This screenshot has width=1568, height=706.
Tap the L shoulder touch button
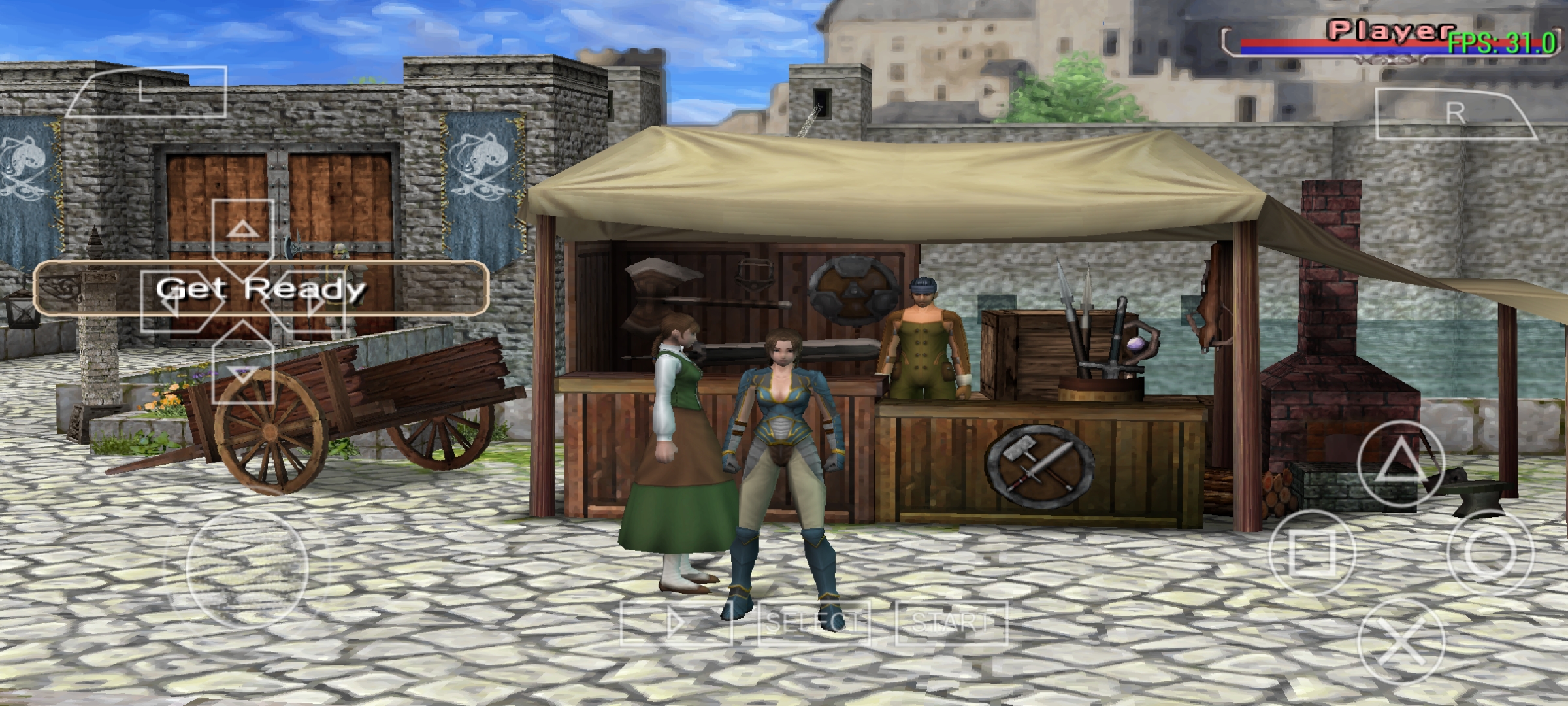[146, 92]
